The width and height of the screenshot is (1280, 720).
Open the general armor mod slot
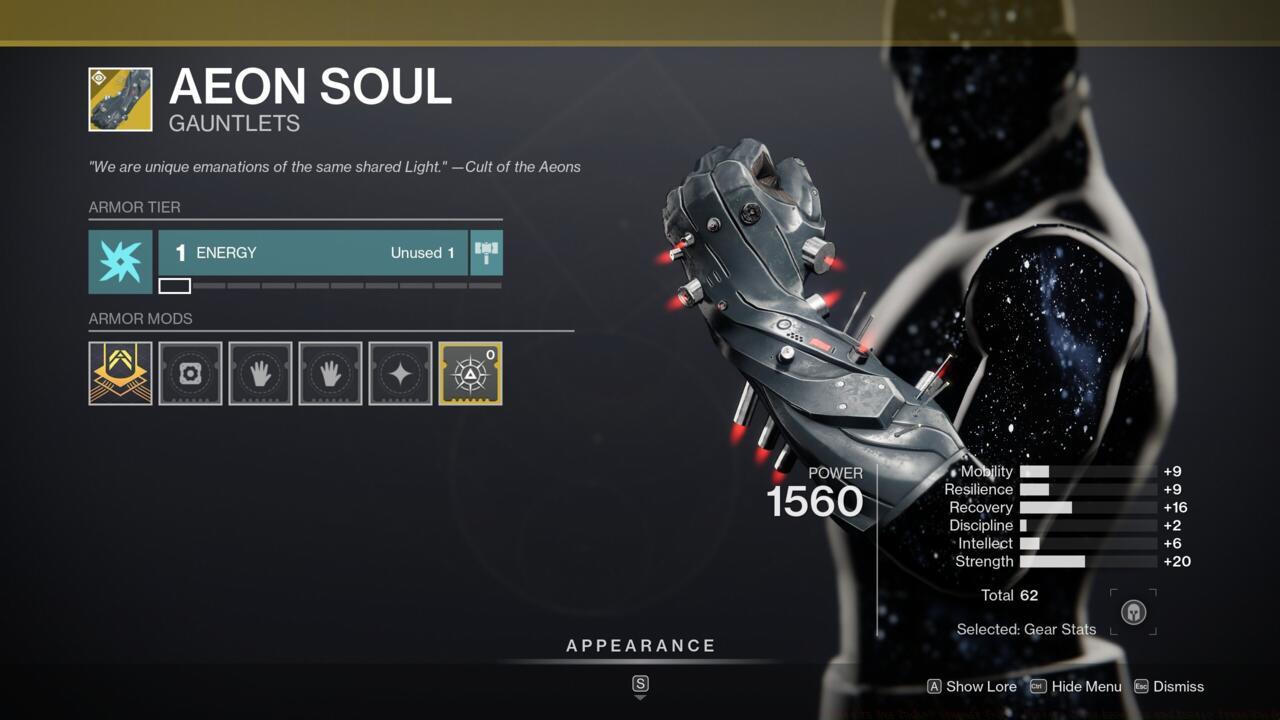(x=190, y=373)
